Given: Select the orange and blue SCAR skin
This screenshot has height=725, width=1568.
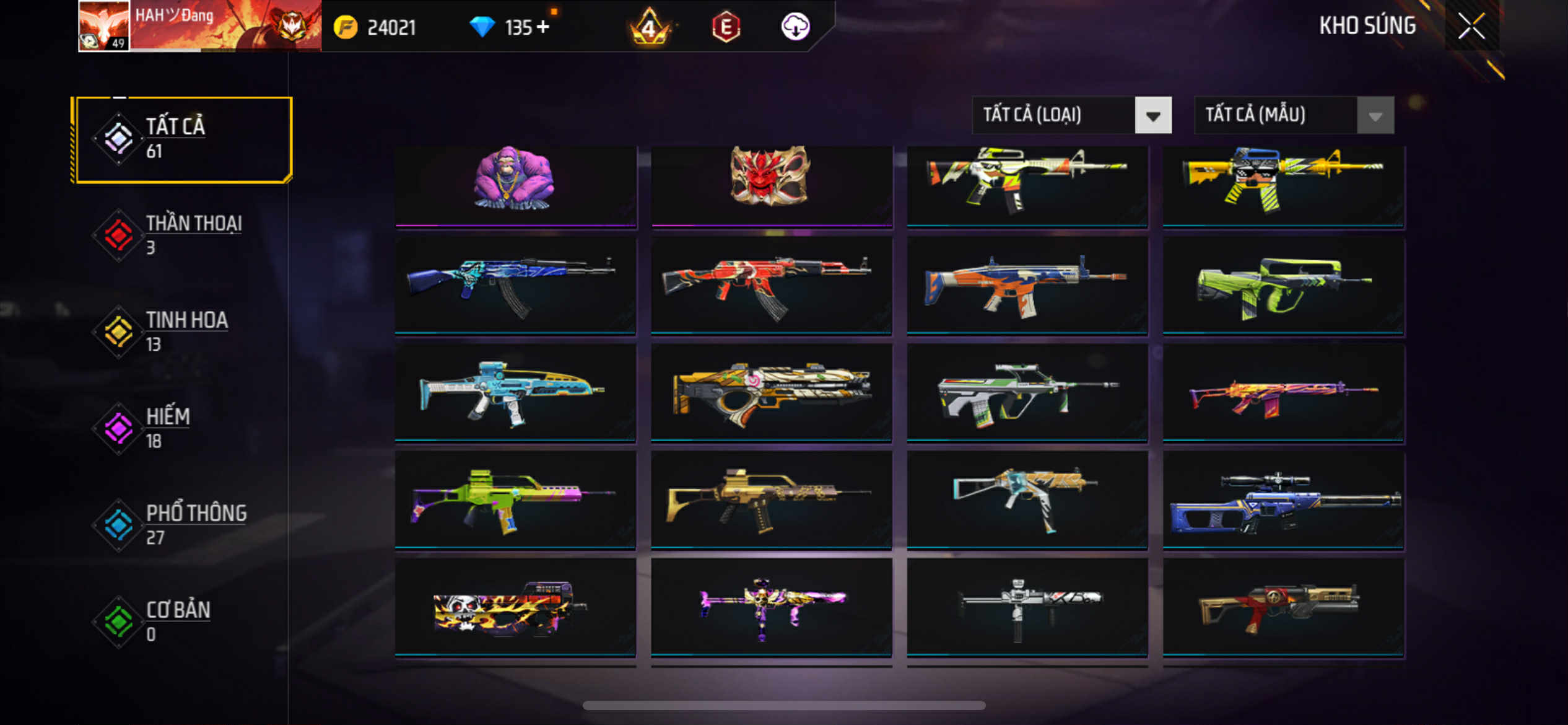Looking at the screenshot, I should click(x=1027, y=285).
